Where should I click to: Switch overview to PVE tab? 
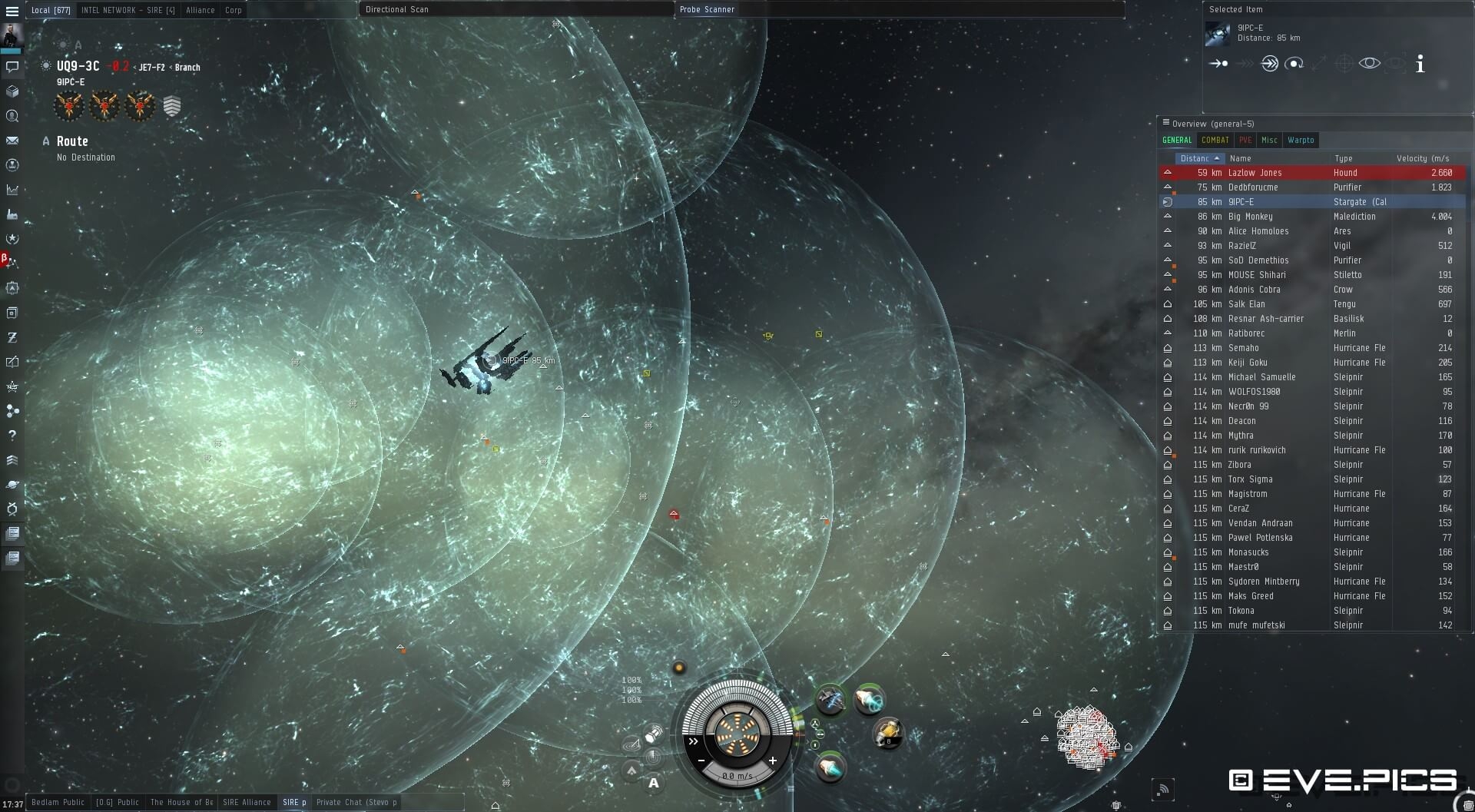pyautogui.click(x=1245, y=140)
